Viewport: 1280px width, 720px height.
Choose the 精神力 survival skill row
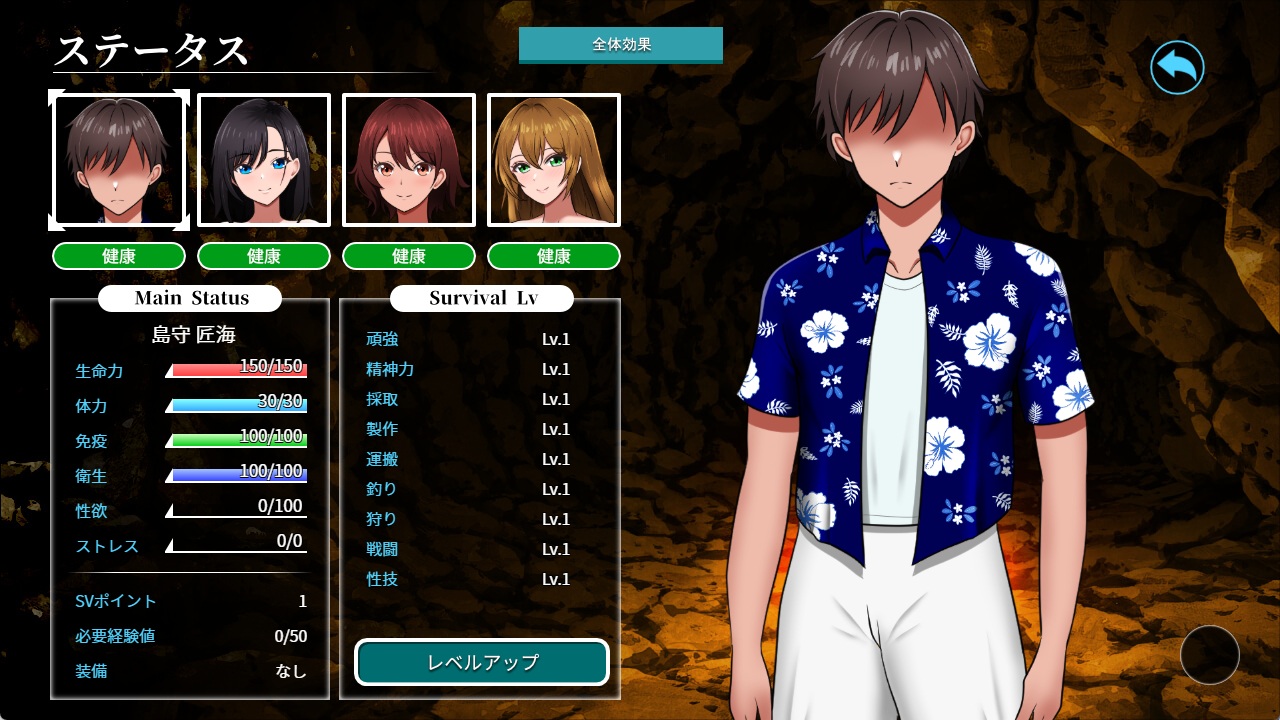point(468,369)
